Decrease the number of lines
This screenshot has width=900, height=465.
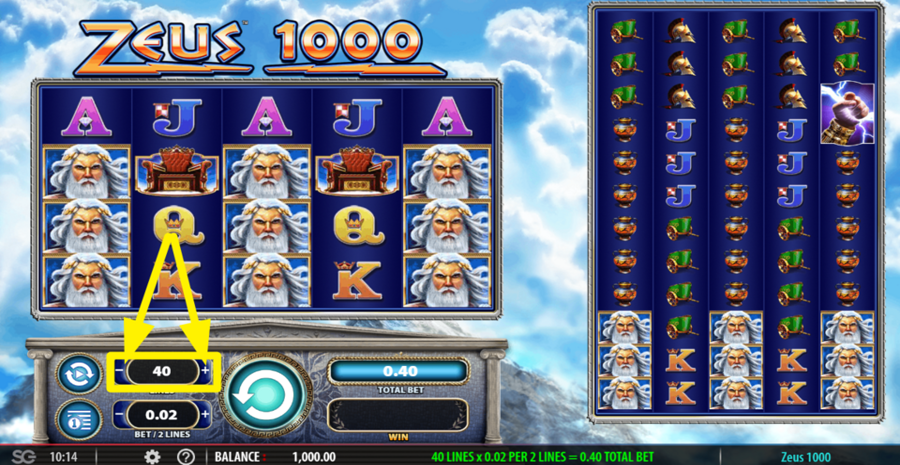(119, 371)
